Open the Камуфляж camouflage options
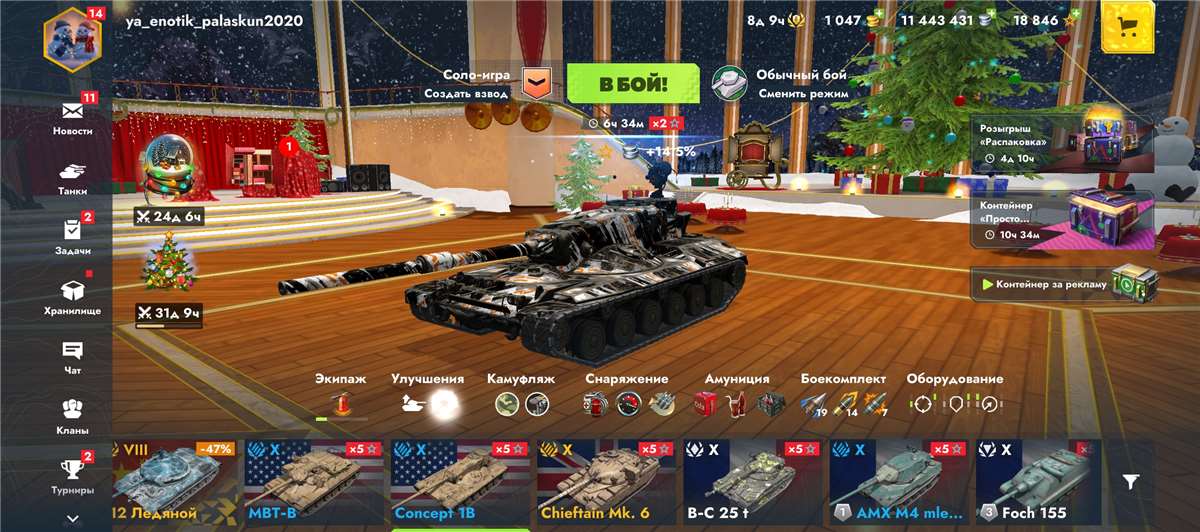Viewport: 1200px width, 532px height. point(521,397)
